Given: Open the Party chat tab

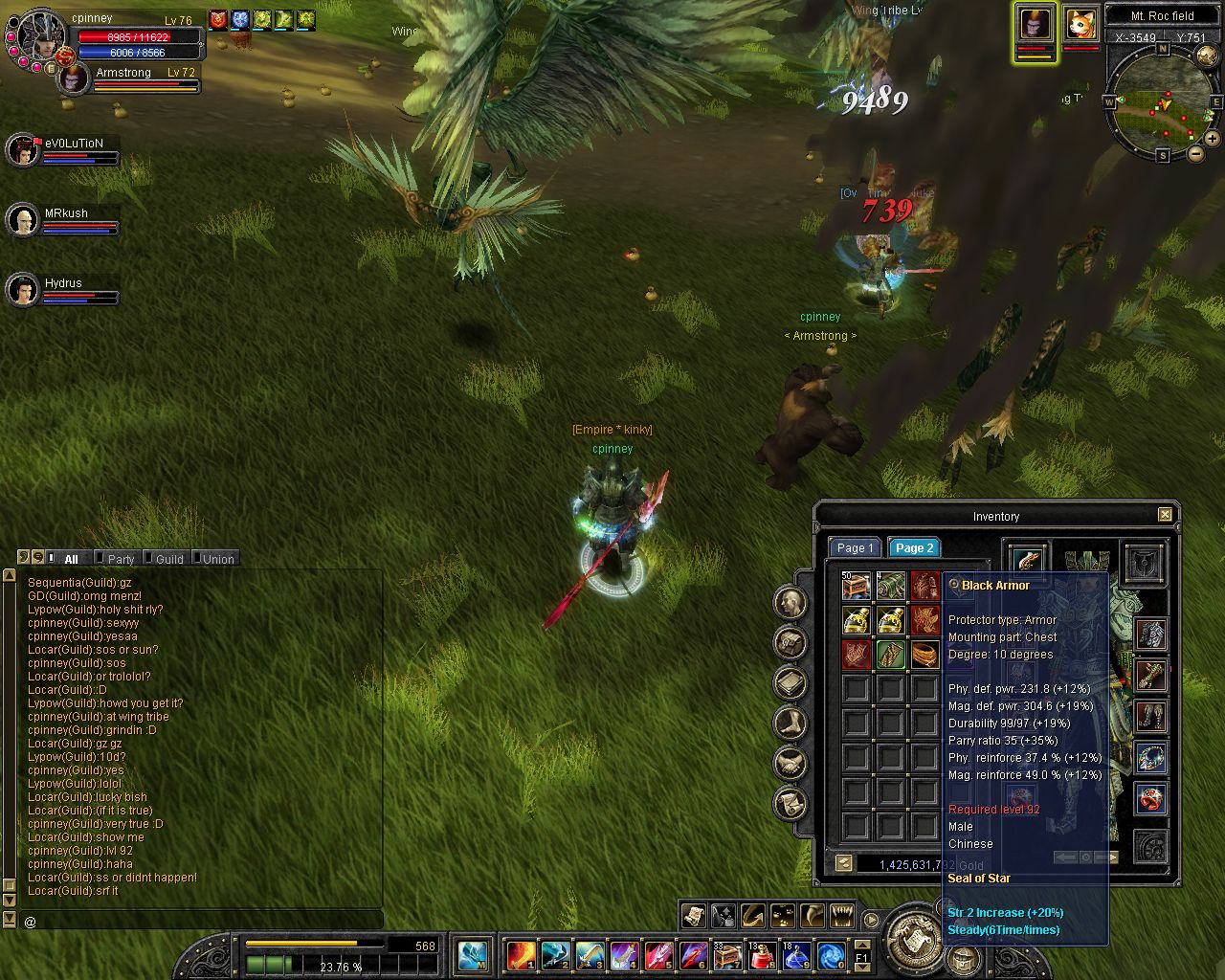Looking at the screenshot, I should [x=121, y=559].
